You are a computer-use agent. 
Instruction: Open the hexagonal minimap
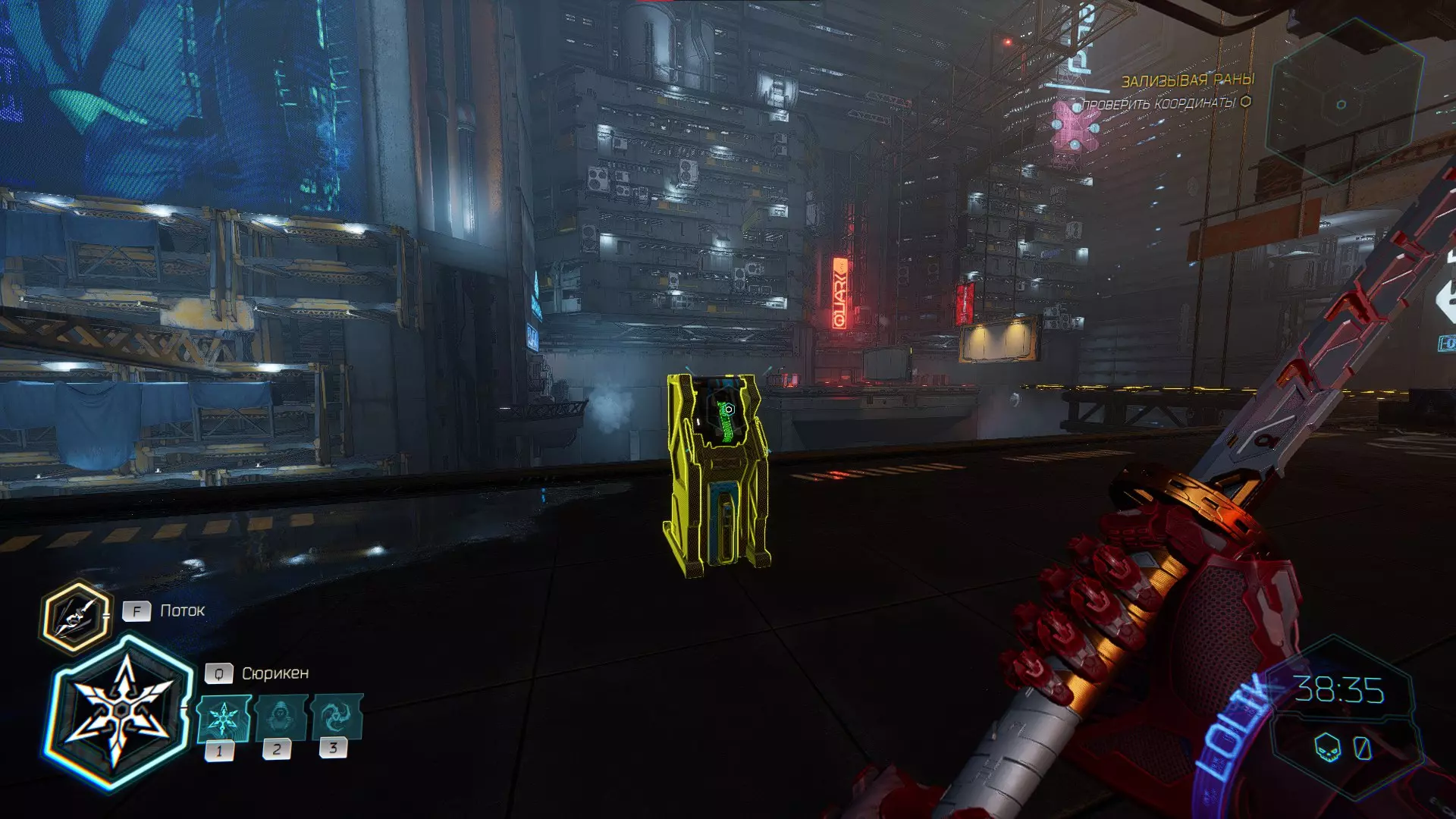[1341, 102]
